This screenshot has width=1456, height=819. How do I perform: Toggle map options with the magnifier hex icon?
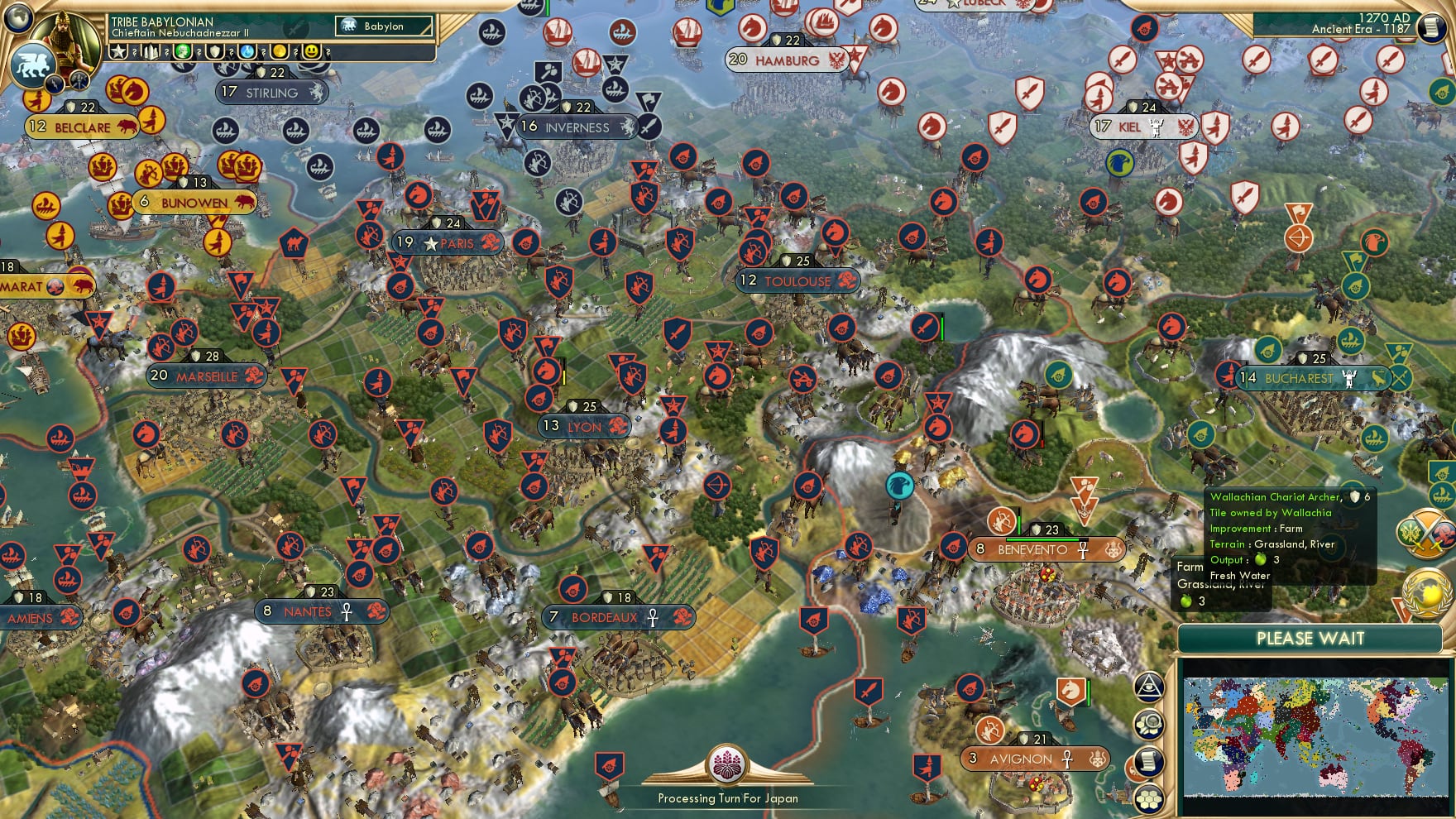1149,724
